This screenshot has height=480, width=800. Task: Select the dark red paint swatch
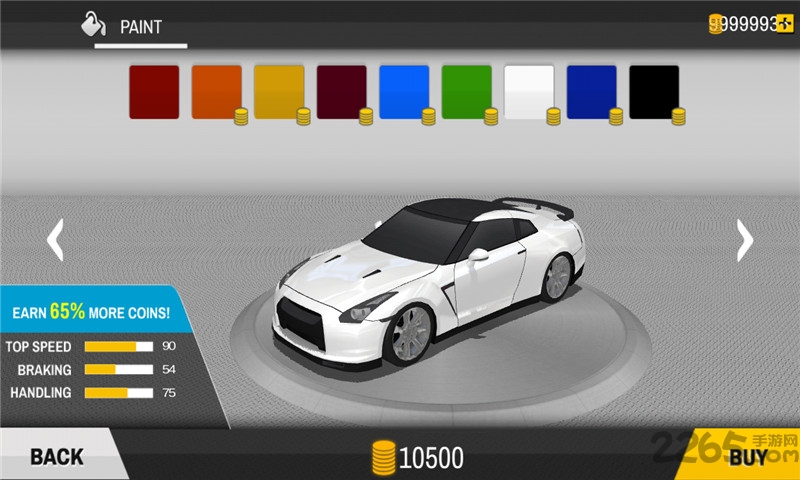click(x=154, y=92)
